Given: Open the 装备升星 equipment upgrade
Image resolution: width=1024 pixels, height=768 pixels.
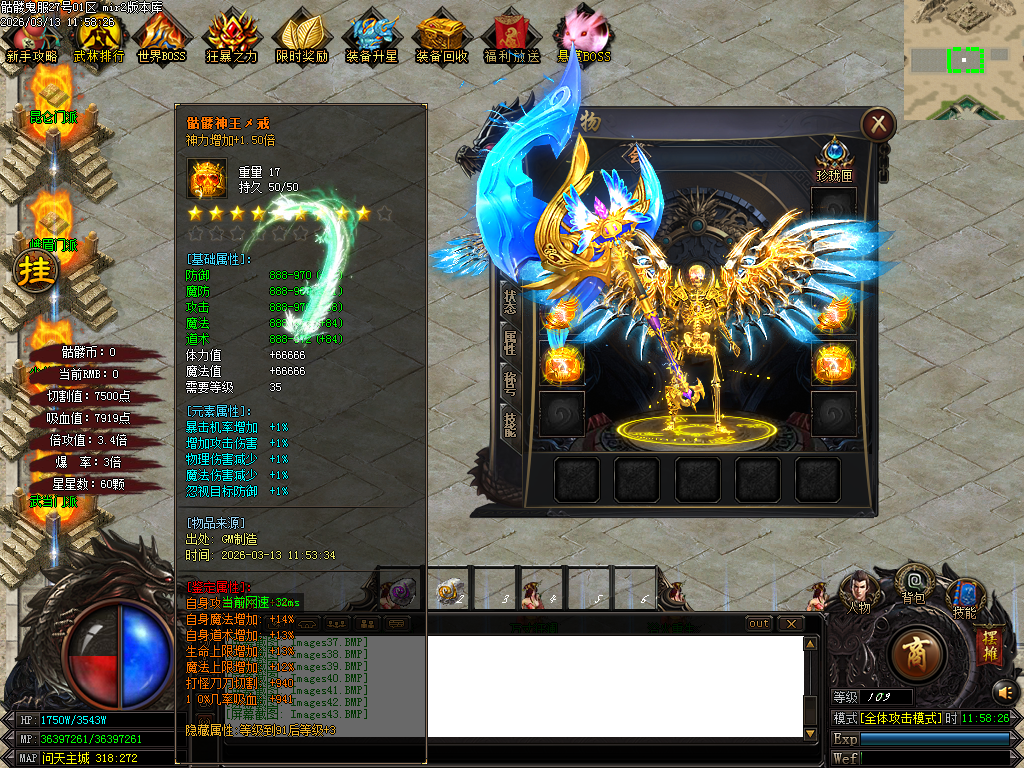Looking at the screenshot, I should pyautogui.click(x=371, y=40).
